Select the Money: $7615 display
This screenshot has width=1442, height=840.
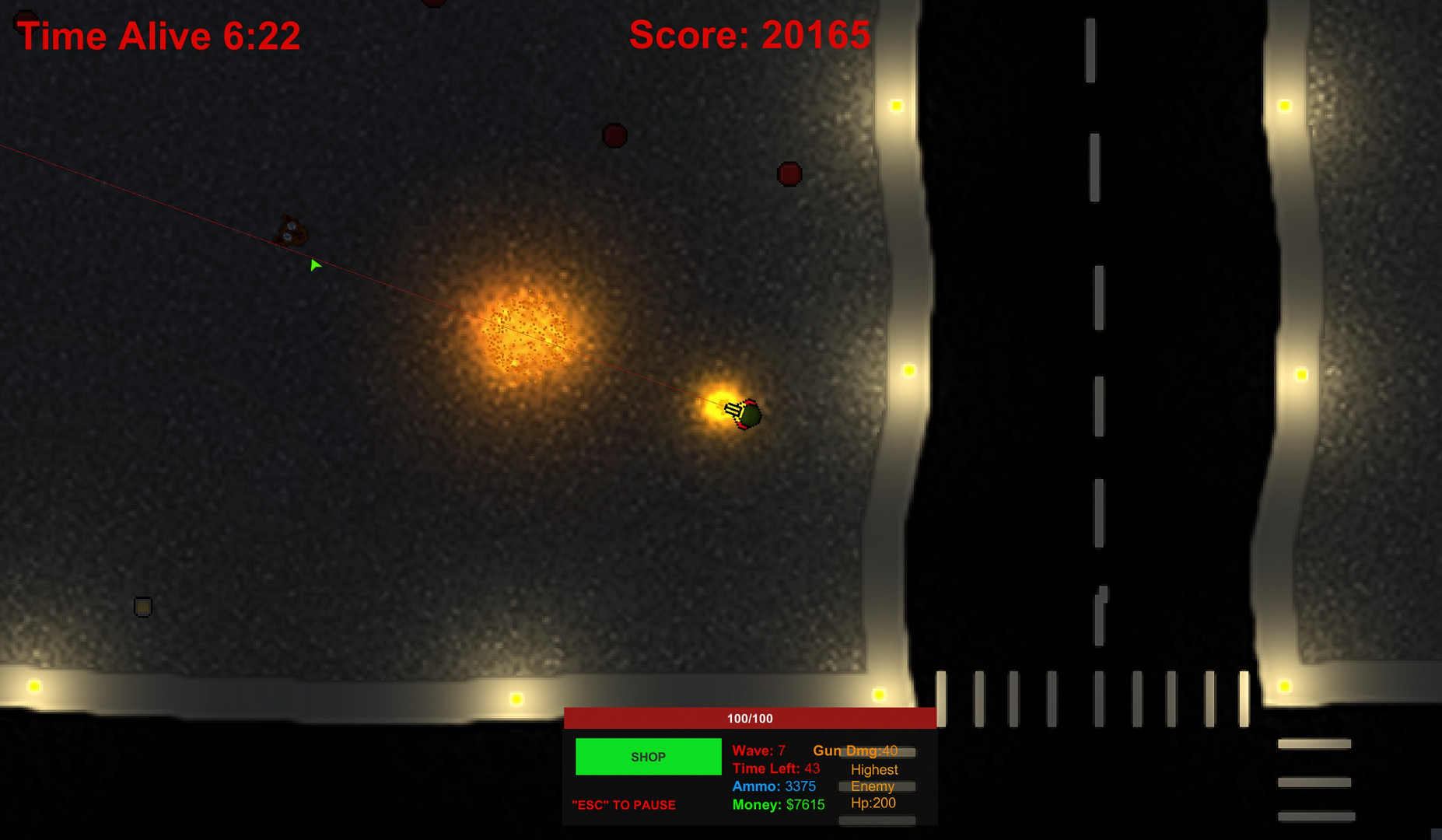777,805
